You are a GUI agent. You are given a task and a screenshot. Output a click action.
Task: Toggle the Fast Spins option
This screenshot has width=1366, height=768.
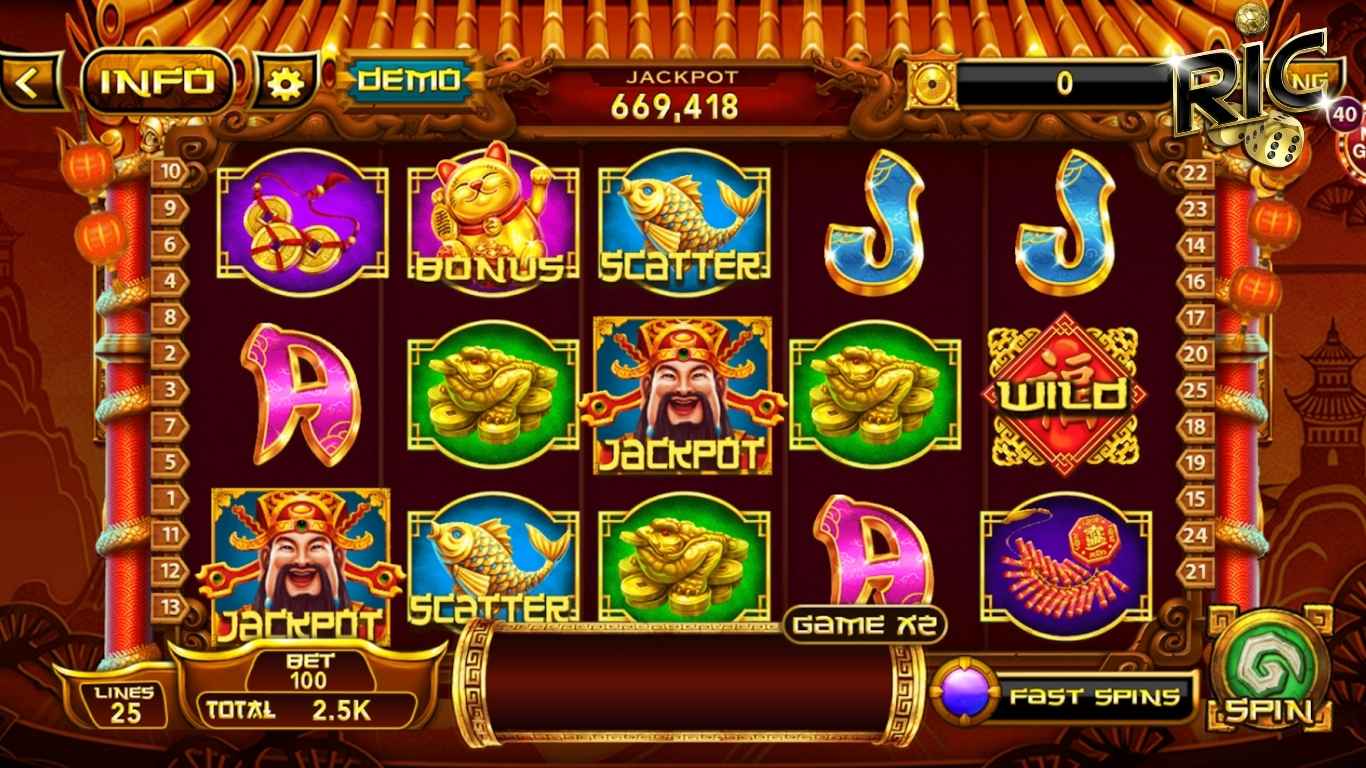(x=1067, y=695)
